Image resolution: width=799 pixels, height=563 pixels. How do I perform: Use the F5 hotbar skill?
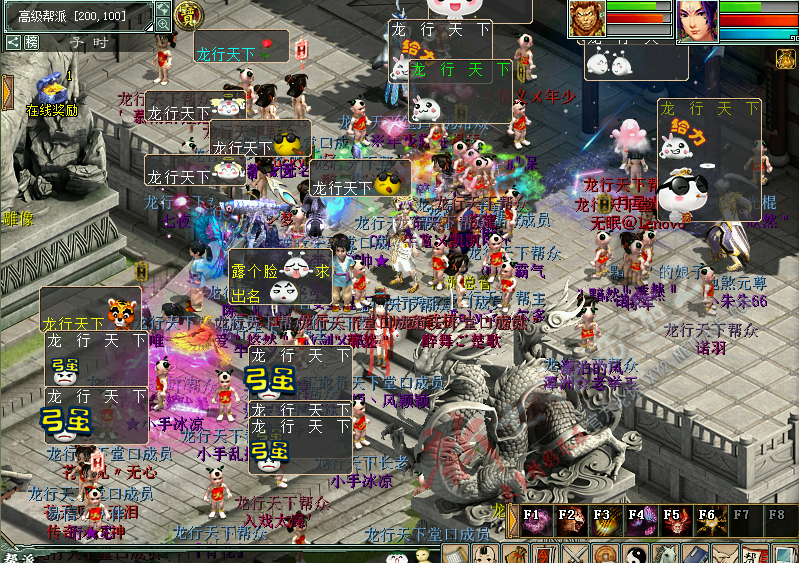pos(673,520)
